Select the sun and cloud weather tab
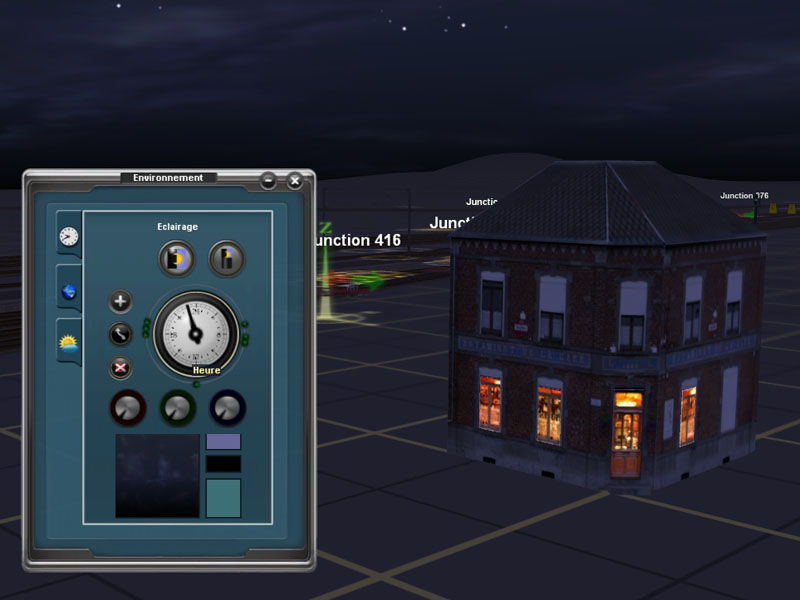 pyautogui.click(x=68, y=345)
